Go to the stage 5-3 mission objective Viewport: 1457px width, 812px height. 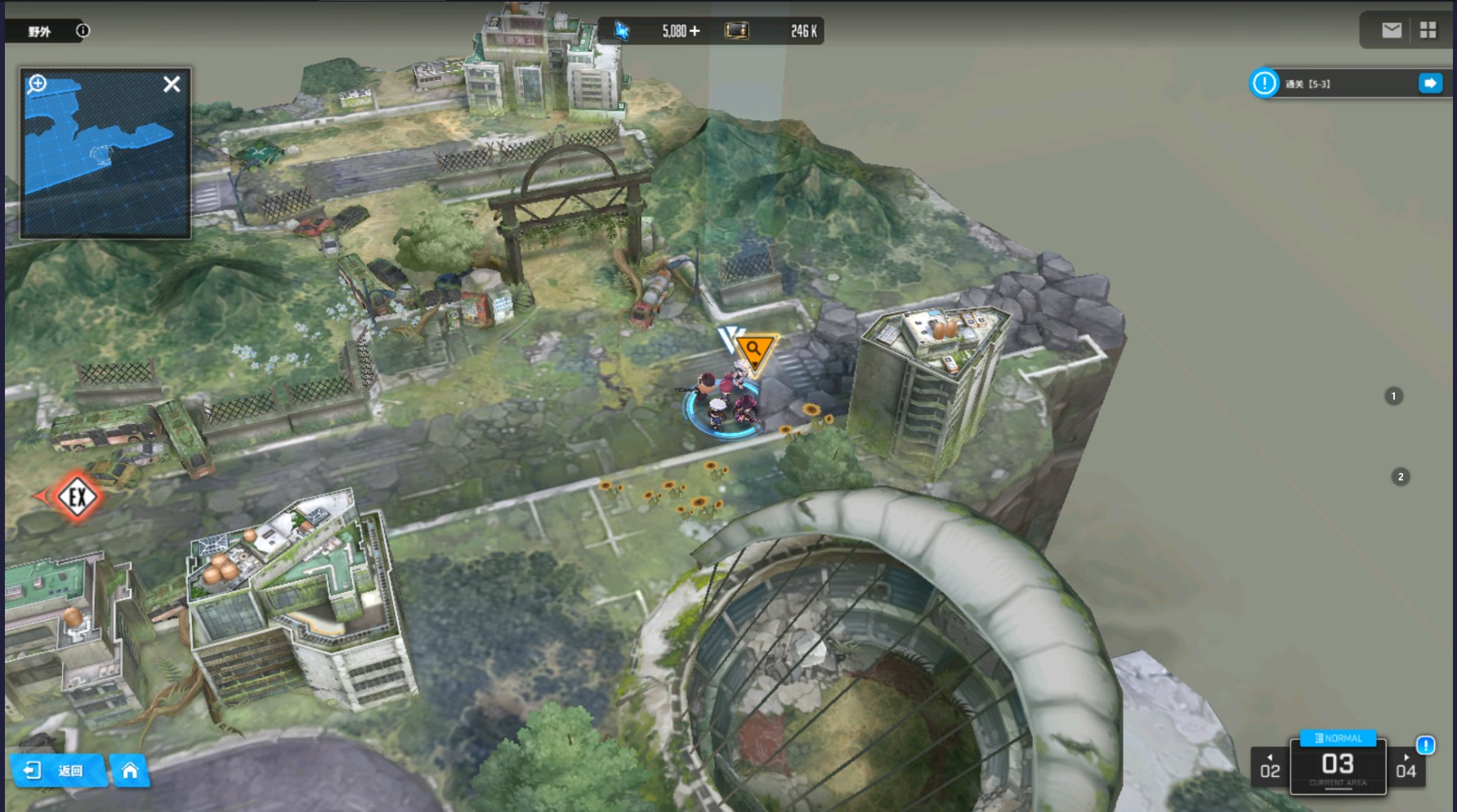tap(1430, 83)
